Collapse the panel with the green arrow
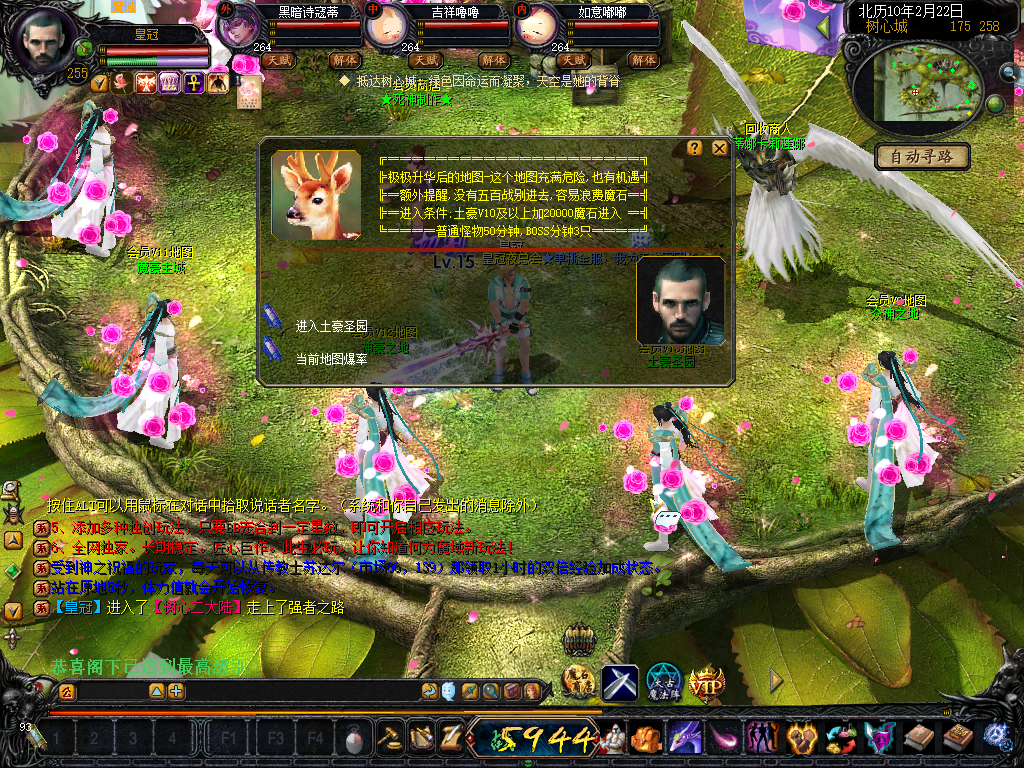This screenshot has height=768, width=1024. pyautogui.click(x=824, y=27)
